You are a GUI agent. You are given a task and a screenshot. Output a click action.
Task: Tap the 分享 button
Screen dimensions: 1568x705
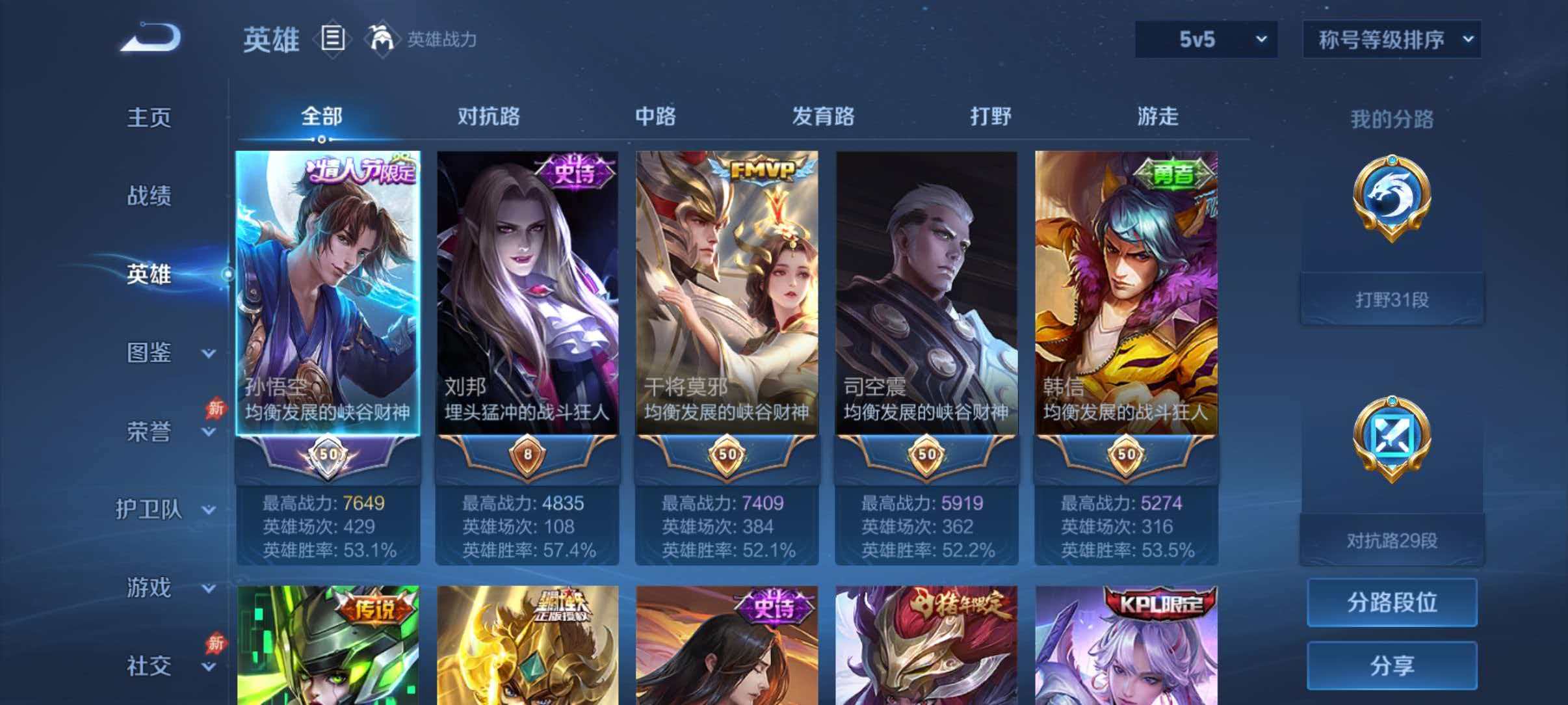(x=1391, y=665)
